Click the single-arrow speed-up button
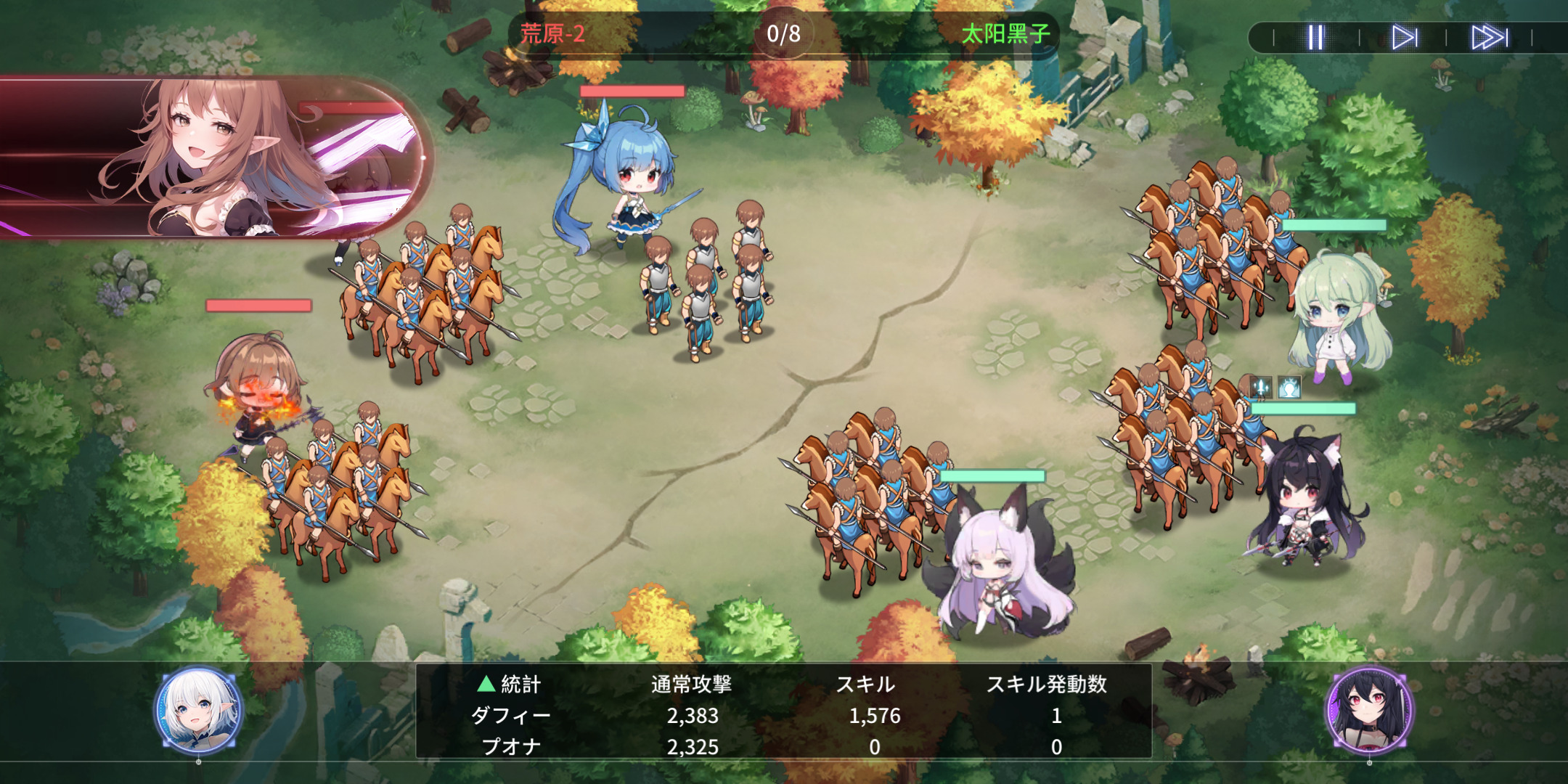This screenshot has height=784, width=1568. (x=1404, y=37)
